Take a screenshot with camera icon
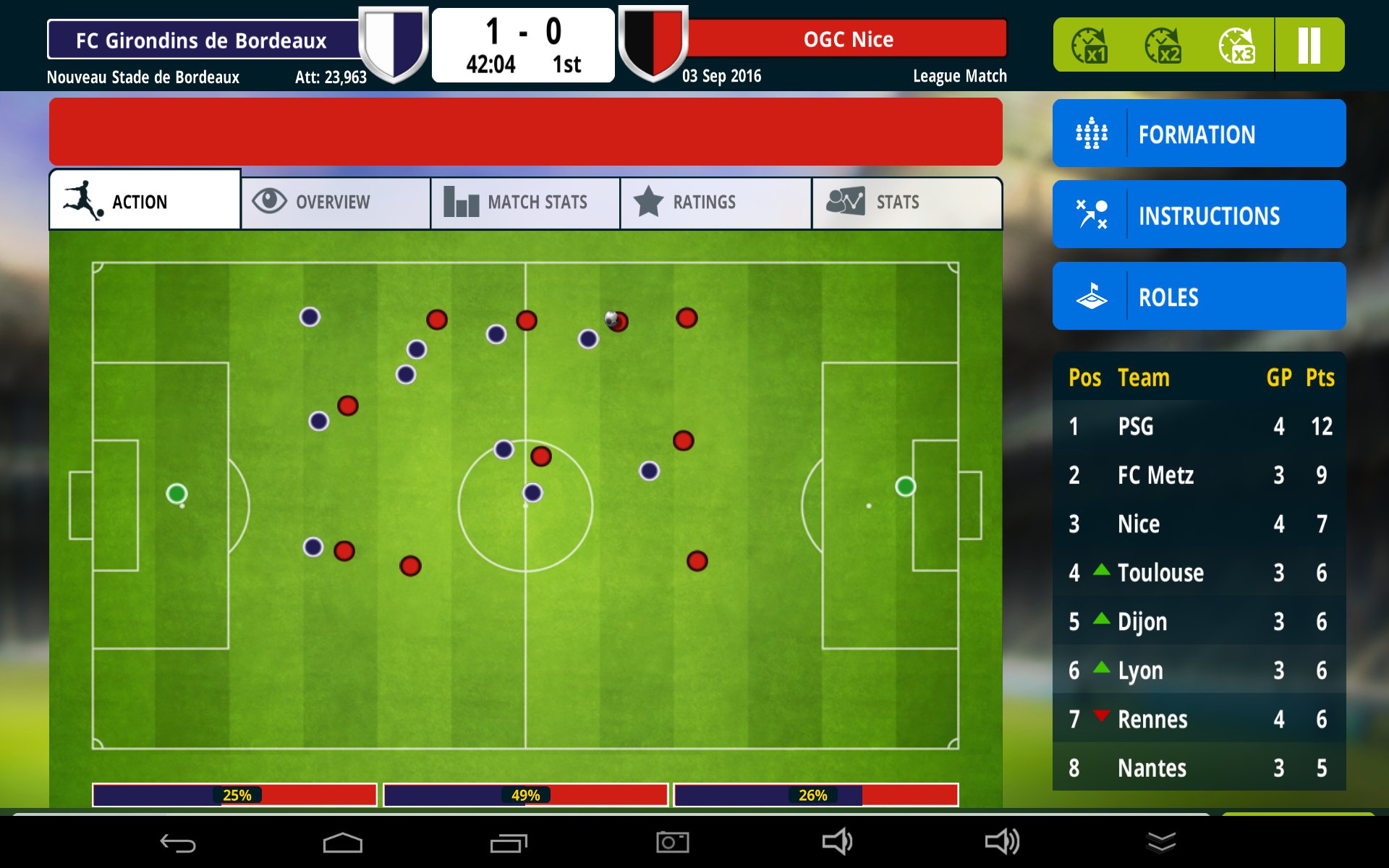The image size is (1389, 868). coord(673,842)
